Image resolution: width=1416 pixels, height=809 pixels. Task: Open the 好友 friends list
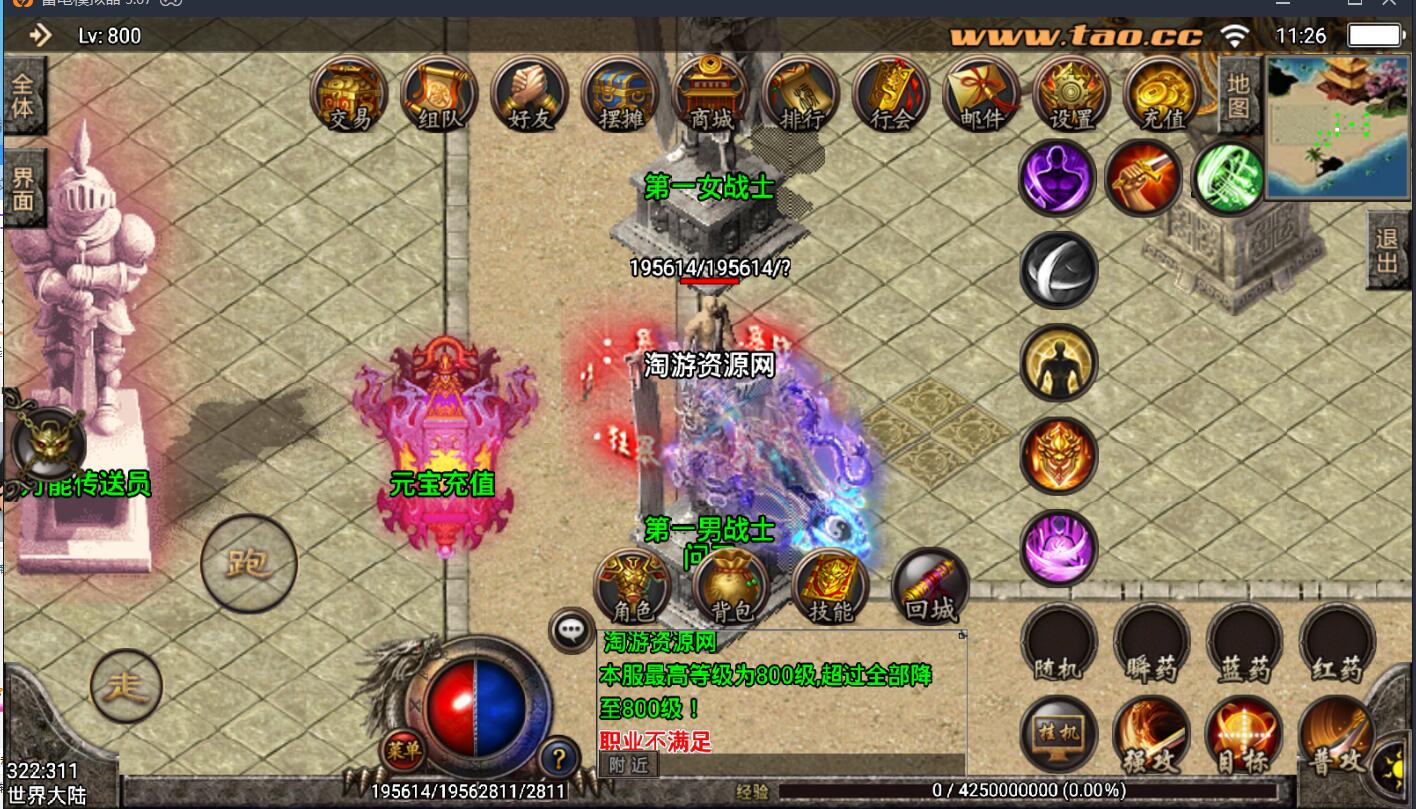point(530,93)
